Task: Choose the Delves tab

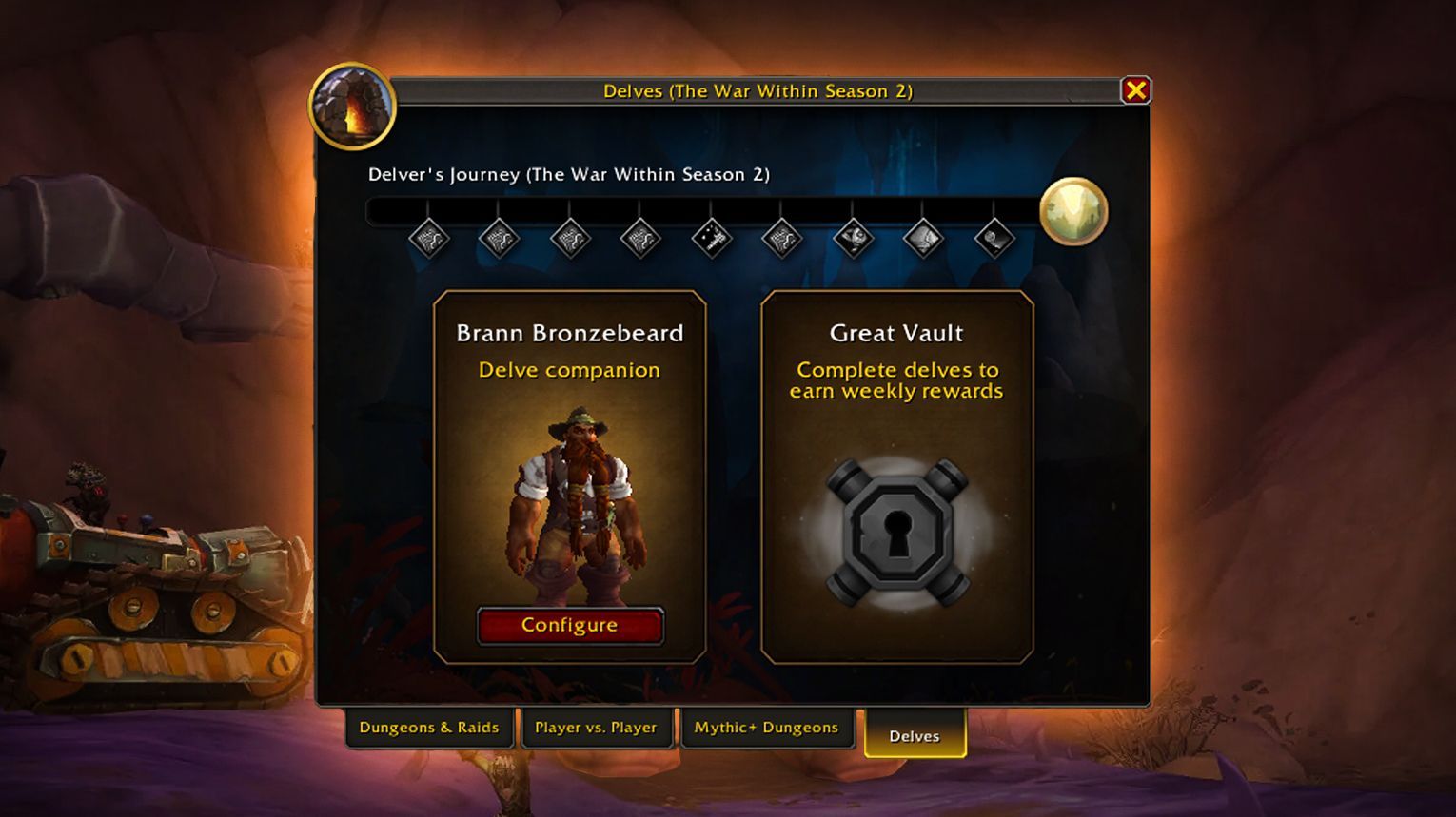Action: [915, 736]
